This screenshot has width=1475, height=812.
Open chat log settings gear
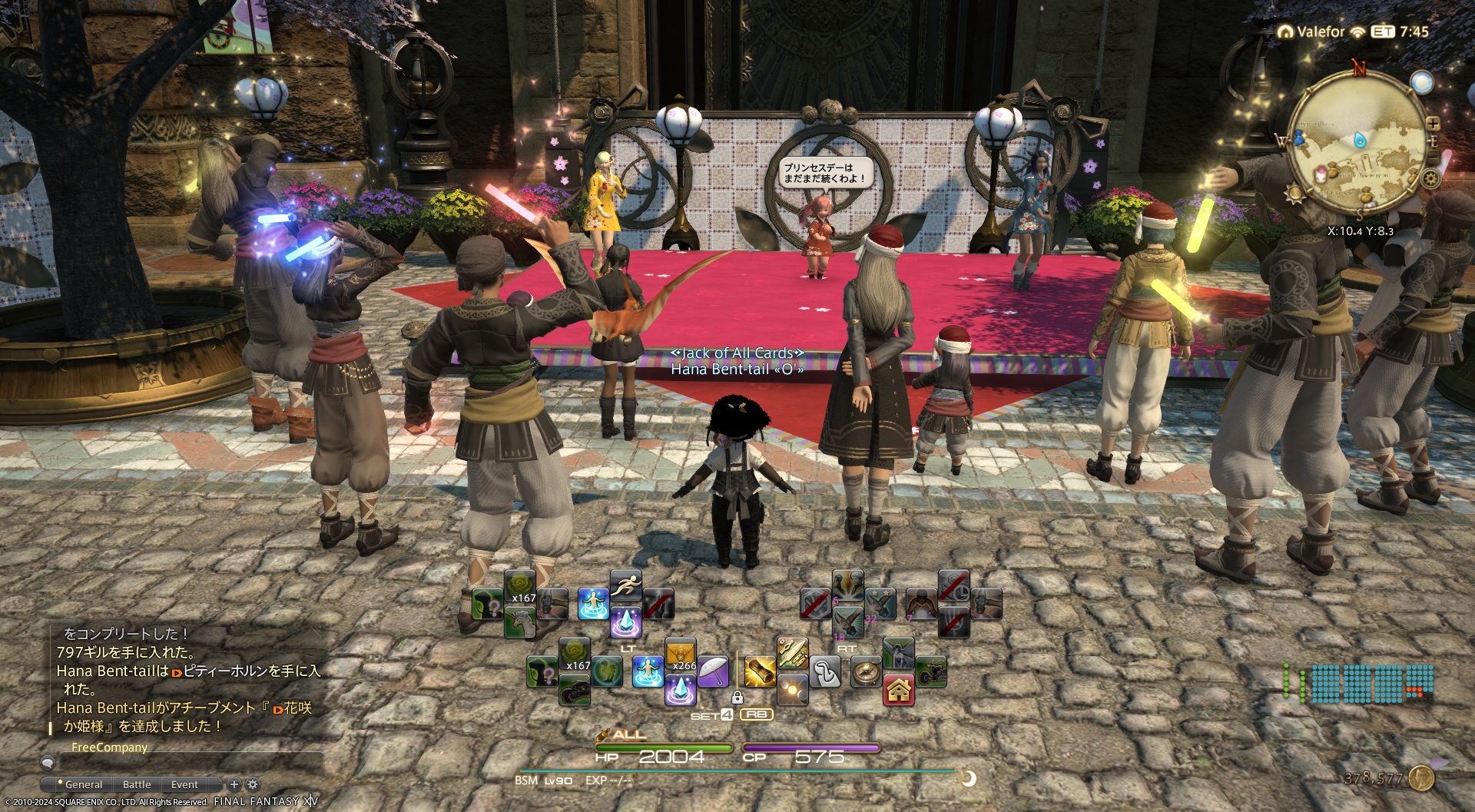[253, 784]
